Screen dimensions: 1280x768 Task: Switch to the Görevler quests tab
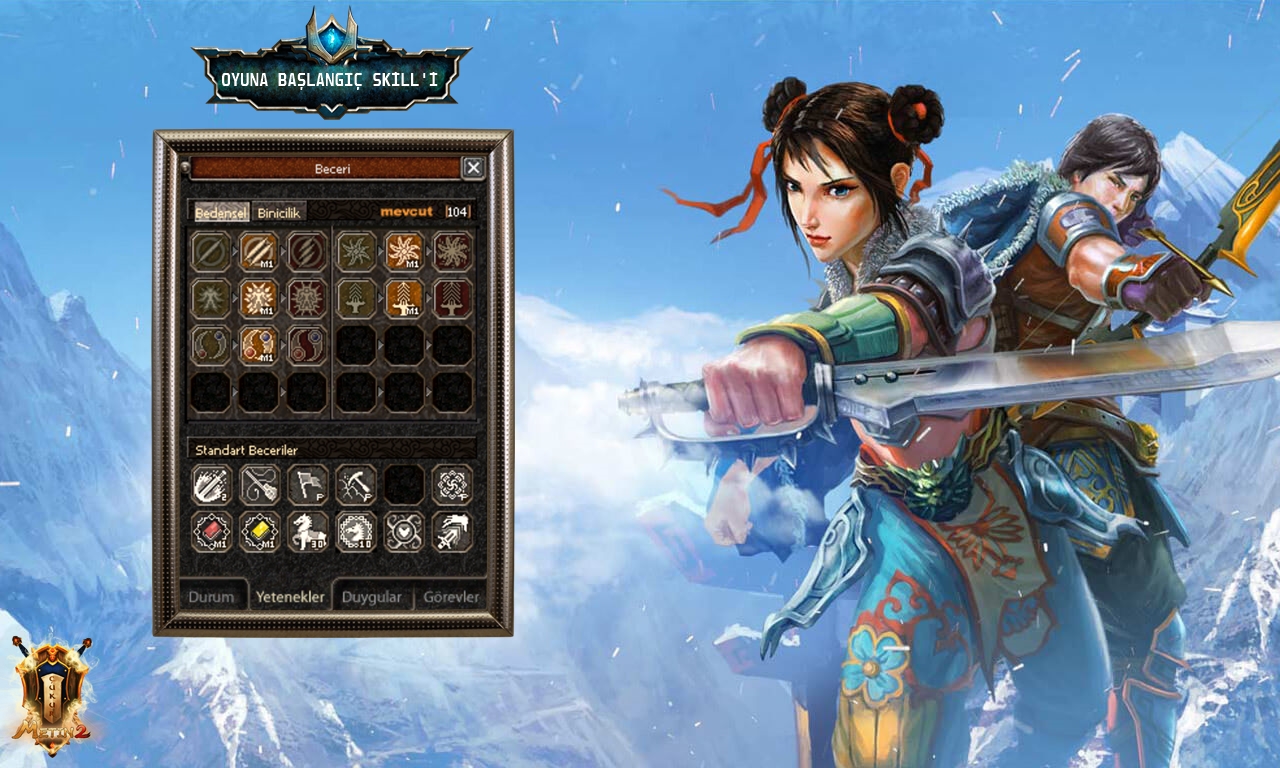pos(450,597)
